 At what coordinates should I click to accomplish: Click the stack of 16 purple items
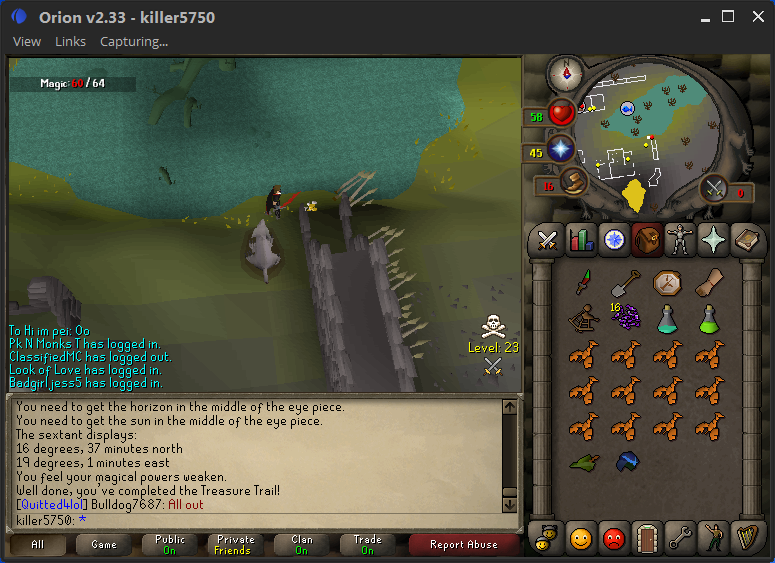click(x=625, y=318)
